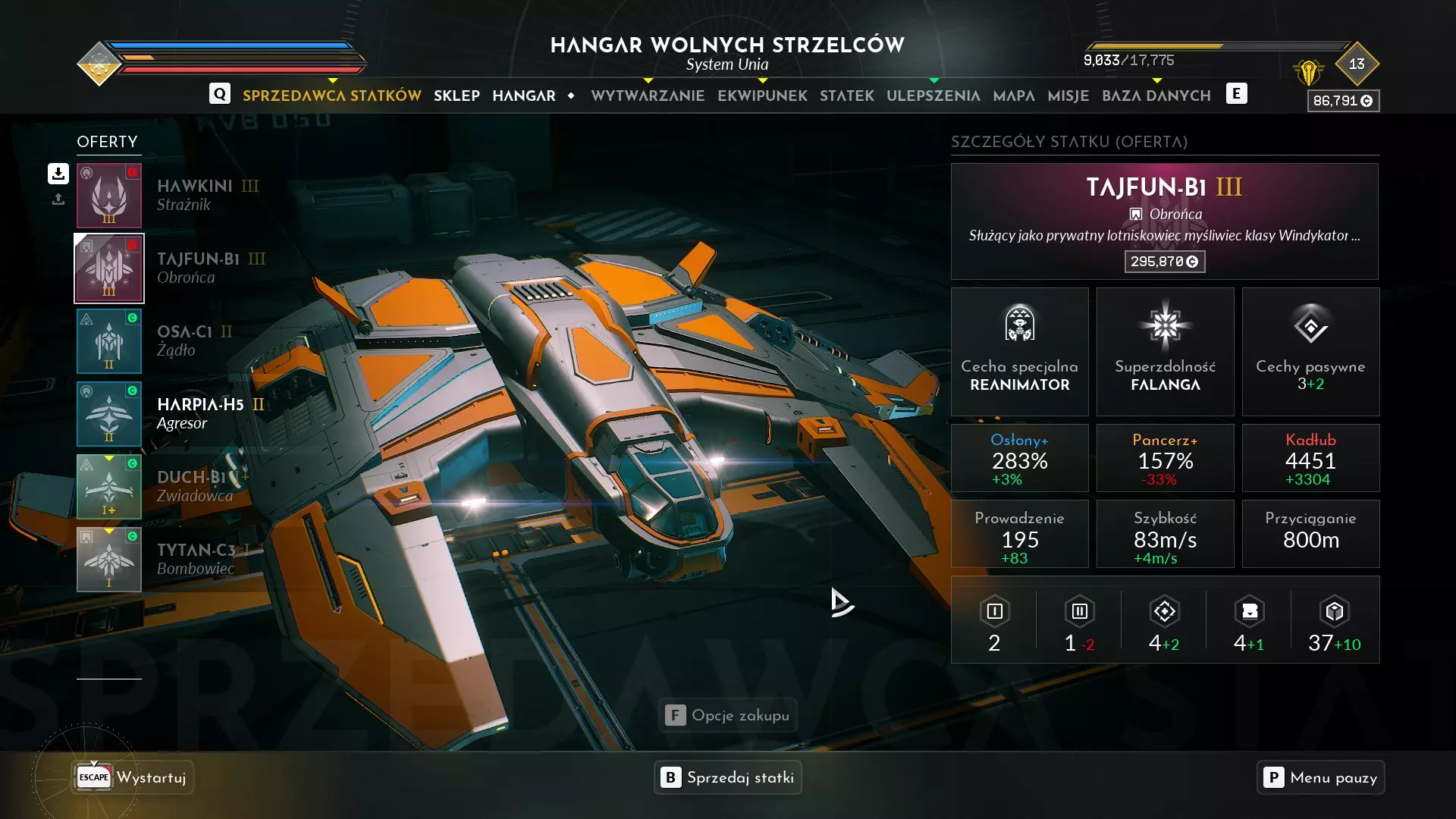
Task: Select the Statek tab
Action: 846,96
